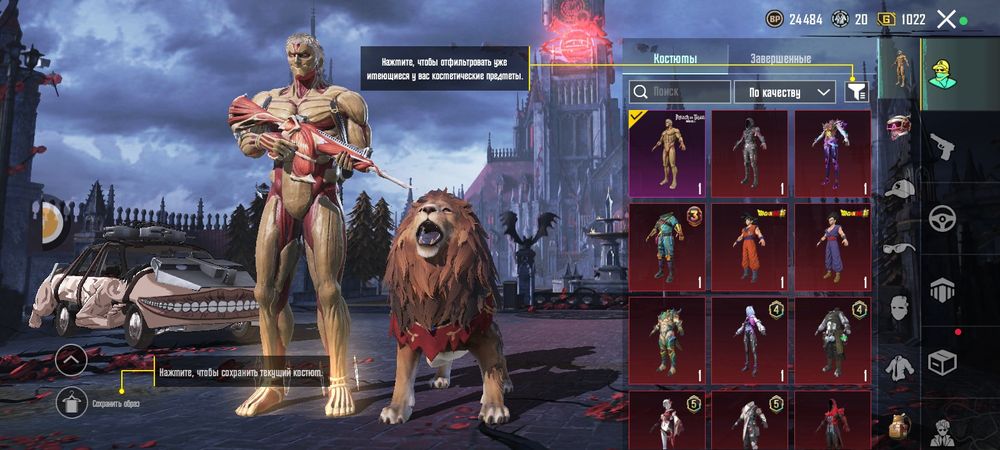Open the steering wheel vehicle skins category
1000x450 pixels.
coord(942,219)
